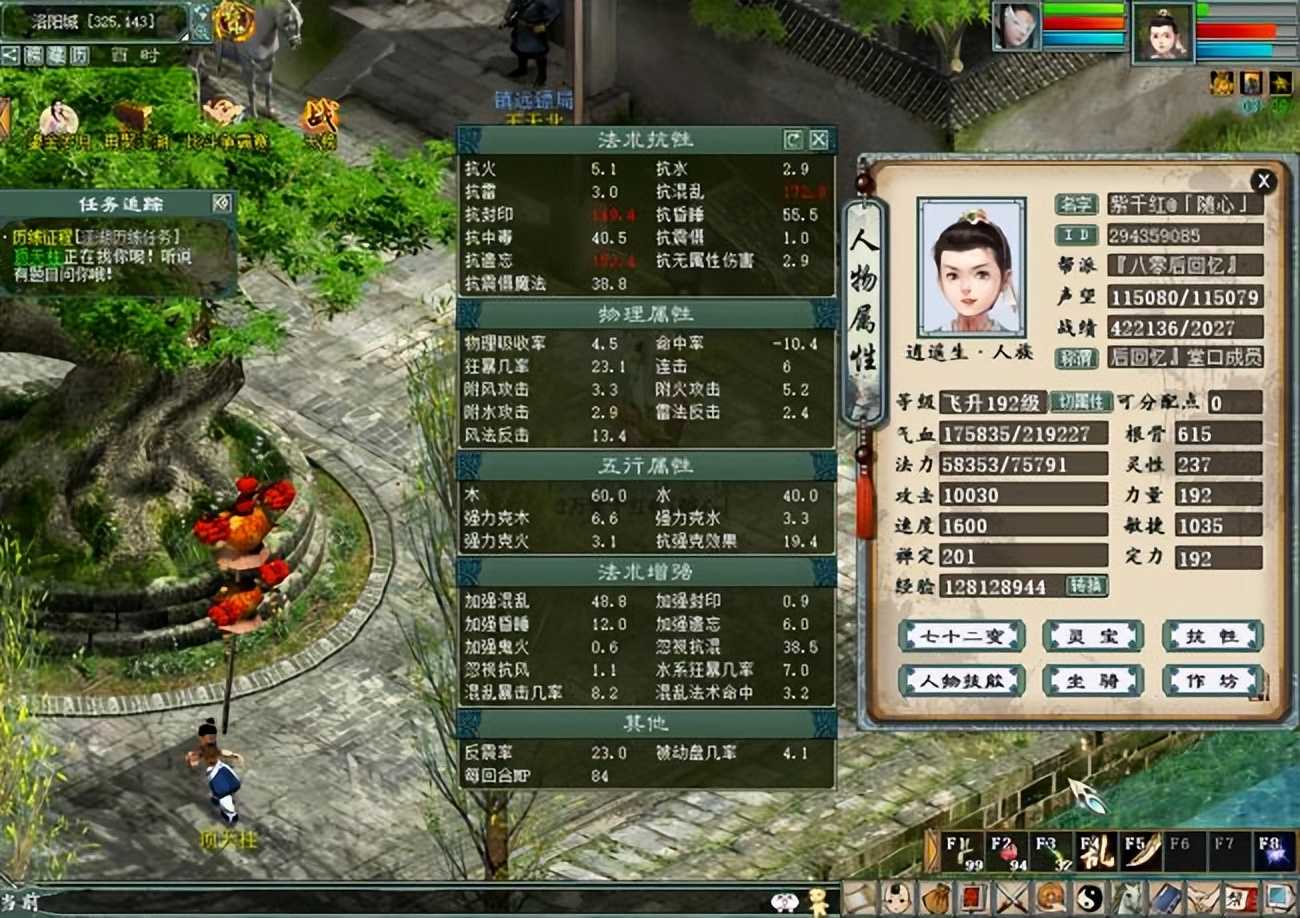Open the 作坊 section of the character panel
The width and height of the screenshot is (1300, 918).
pyautogui.click(x=1211, y=679)
